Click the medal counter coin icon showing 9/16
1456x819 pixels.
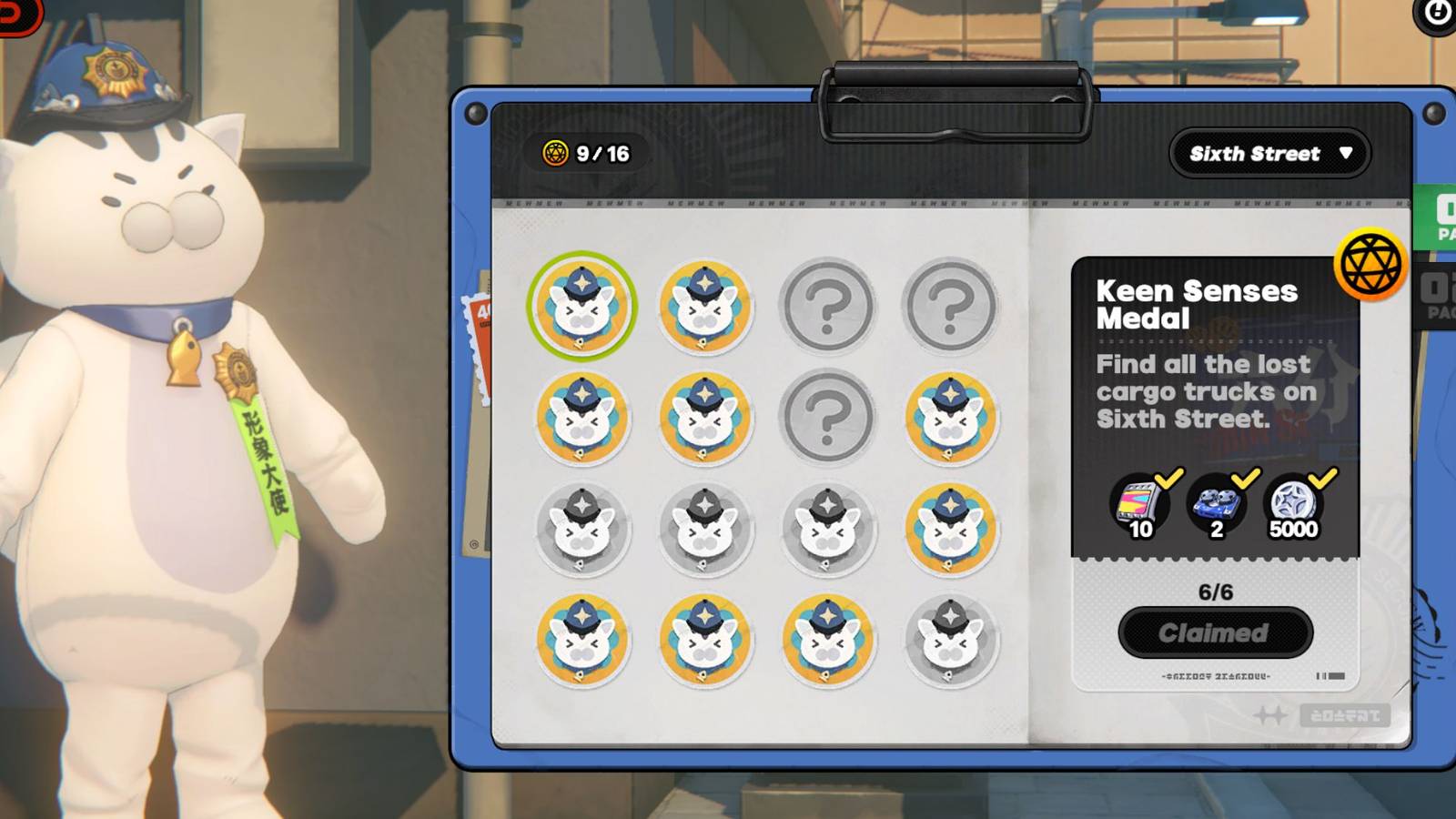tap(555, 153)
